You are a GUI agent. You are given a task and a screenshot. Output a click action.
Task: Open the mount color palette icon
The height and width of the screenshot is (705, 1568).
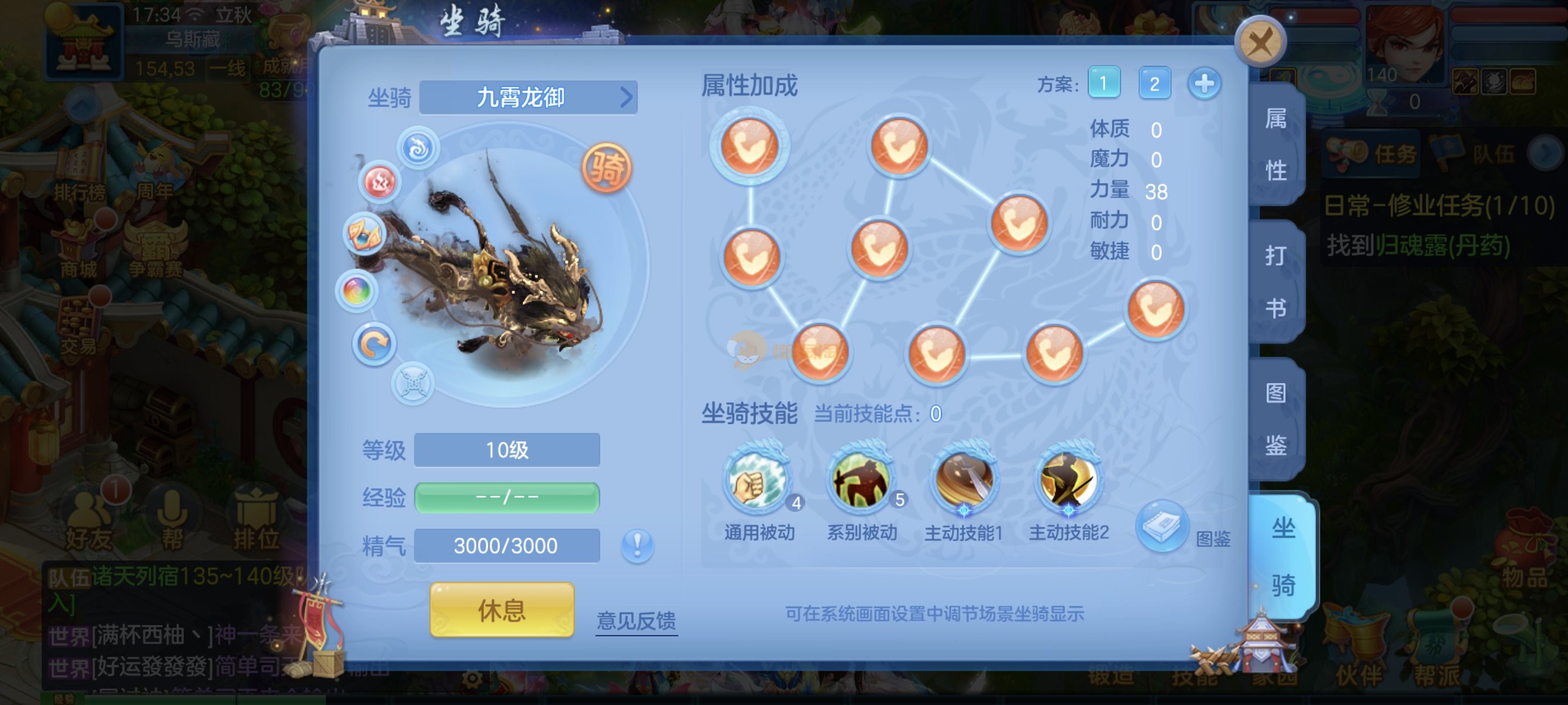click(x=356, y=290)
